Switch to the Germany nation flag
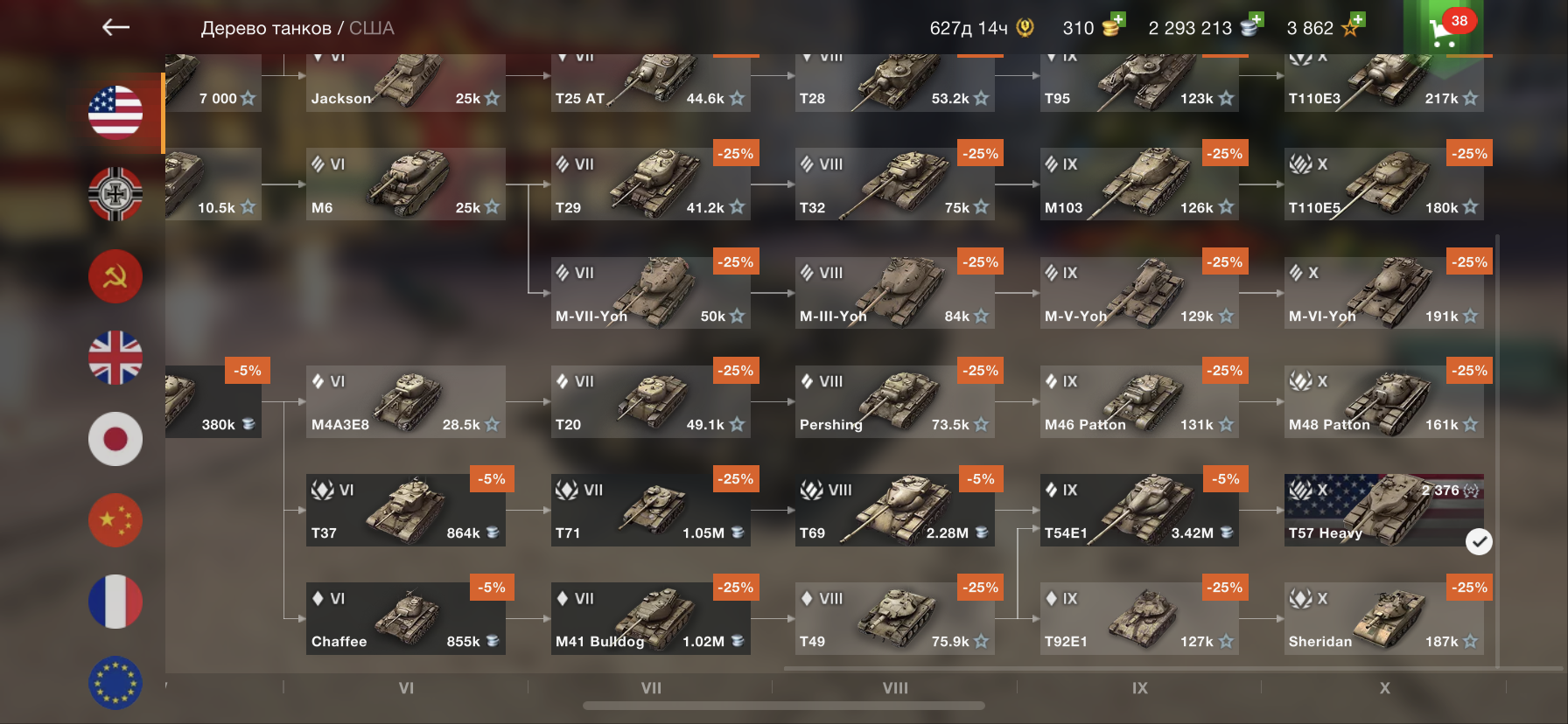The image size is (1568, 724). click(115, 194)
